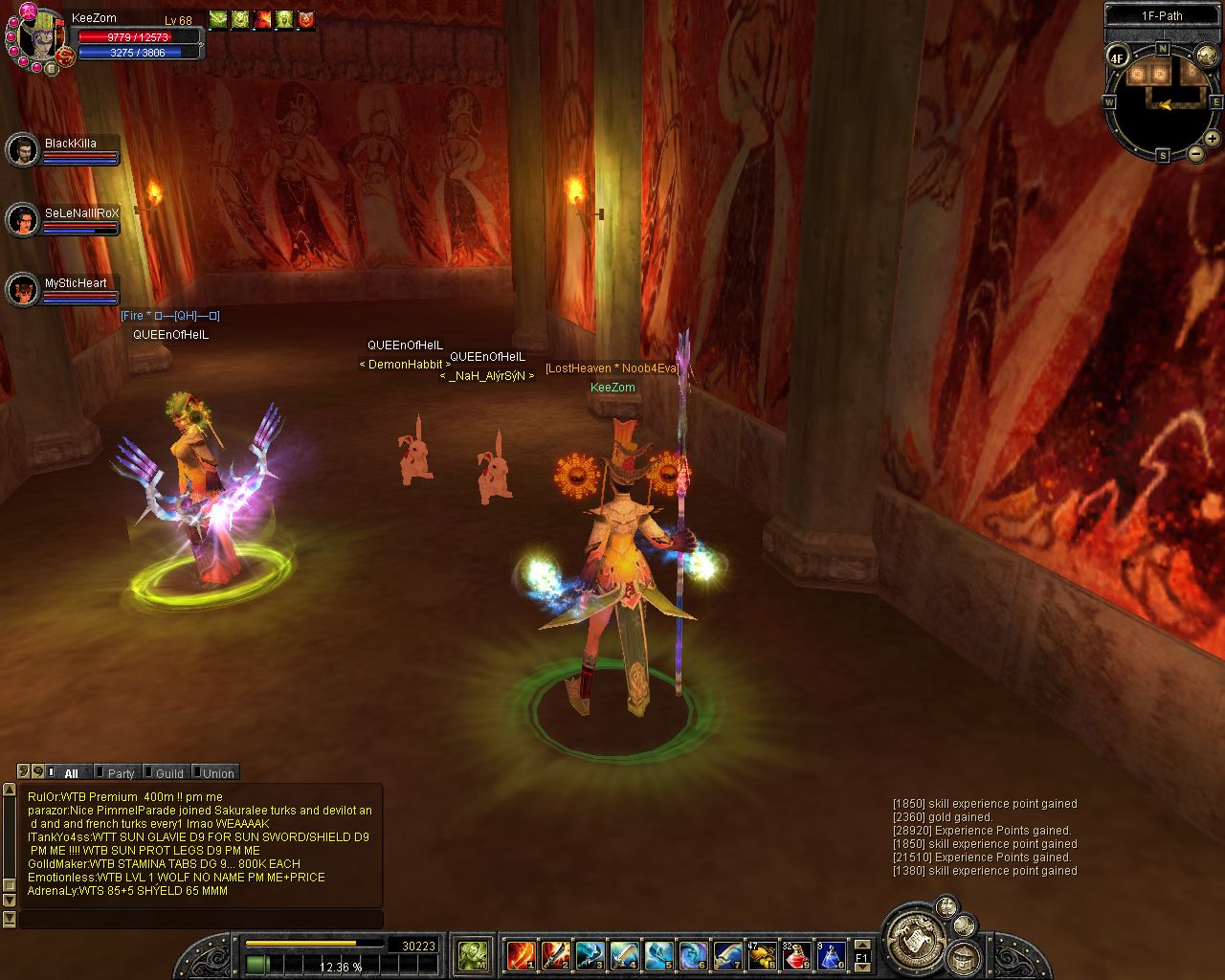
Task: Select party member SeLeNaIIIRoX
Action: pyautogui.click(x=22, y=220)
